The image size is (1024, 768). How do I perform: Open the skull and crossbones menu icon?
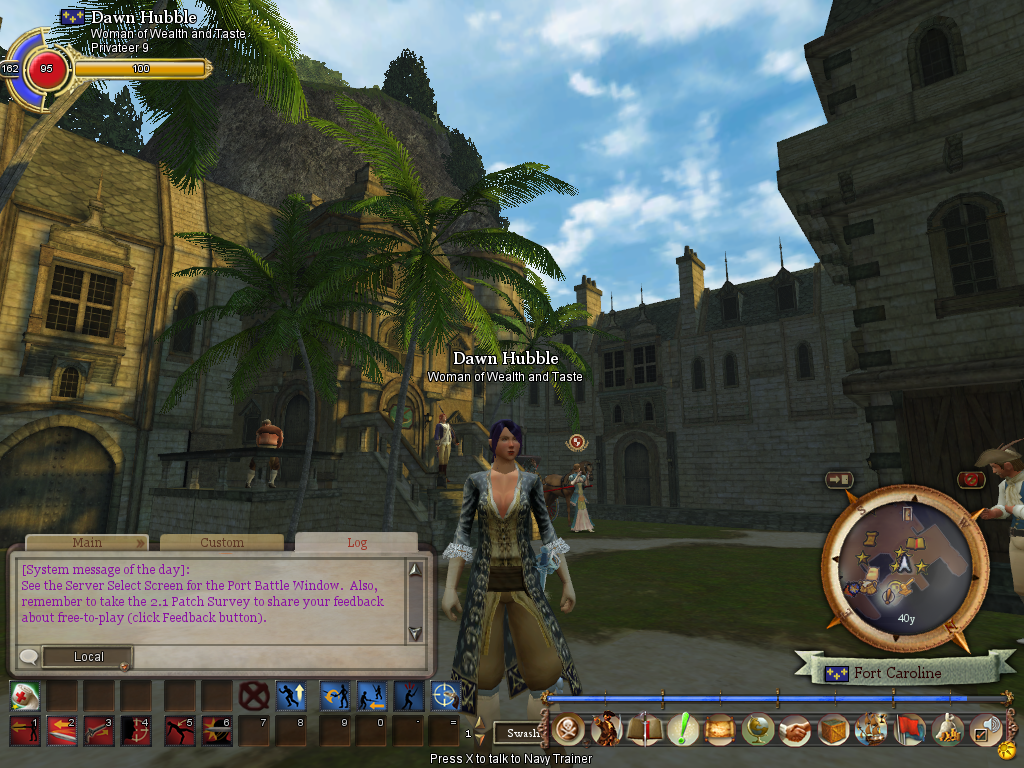coord(568,731)
